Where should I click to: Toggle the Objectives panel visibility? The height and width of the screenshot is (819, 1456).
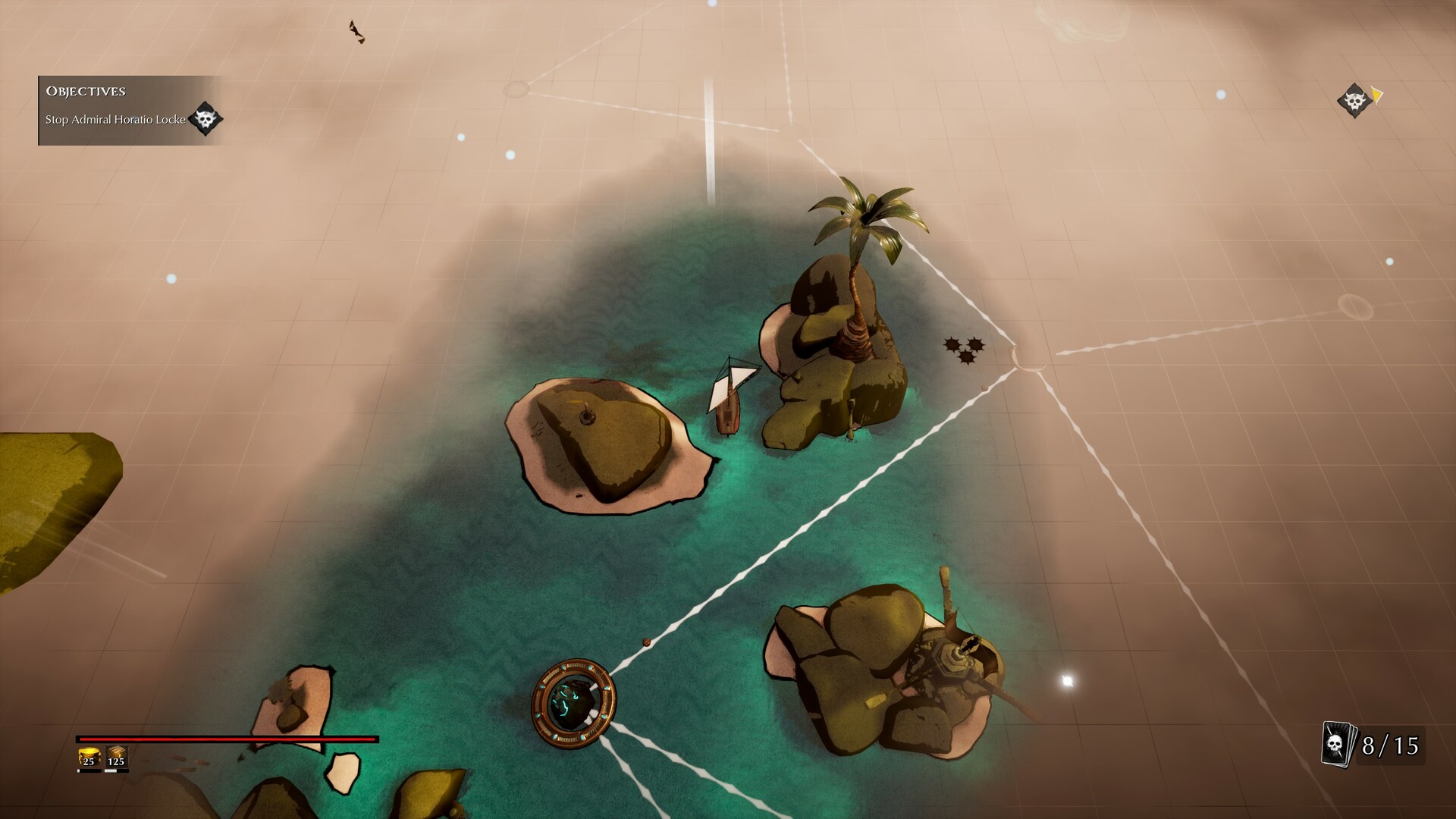[86, 91]
